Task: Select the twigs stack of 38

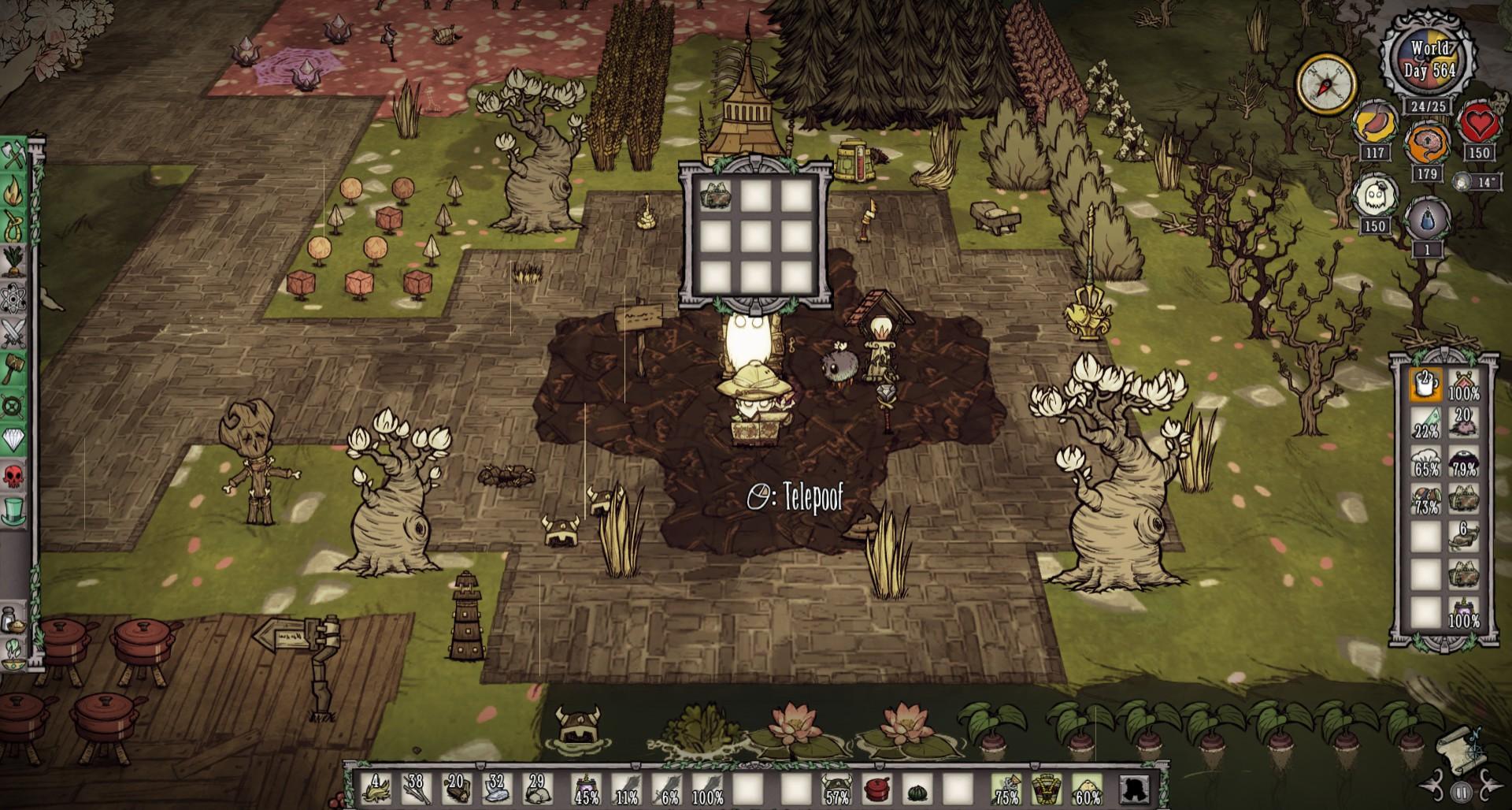Action: click(x=417, y=787)
